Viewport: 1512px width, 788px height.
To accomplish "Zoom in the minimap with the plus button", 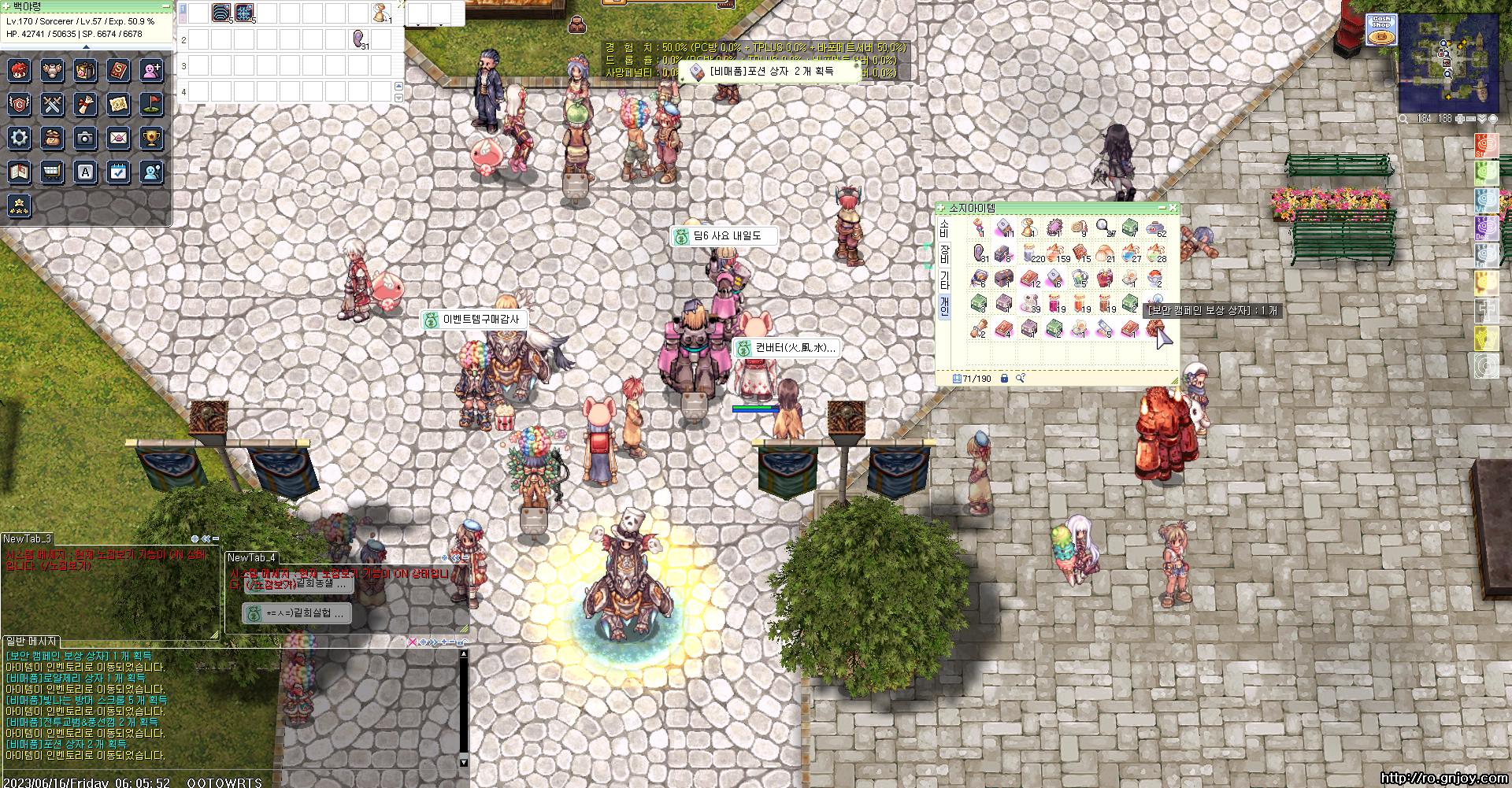I will tap(1459, 119).
